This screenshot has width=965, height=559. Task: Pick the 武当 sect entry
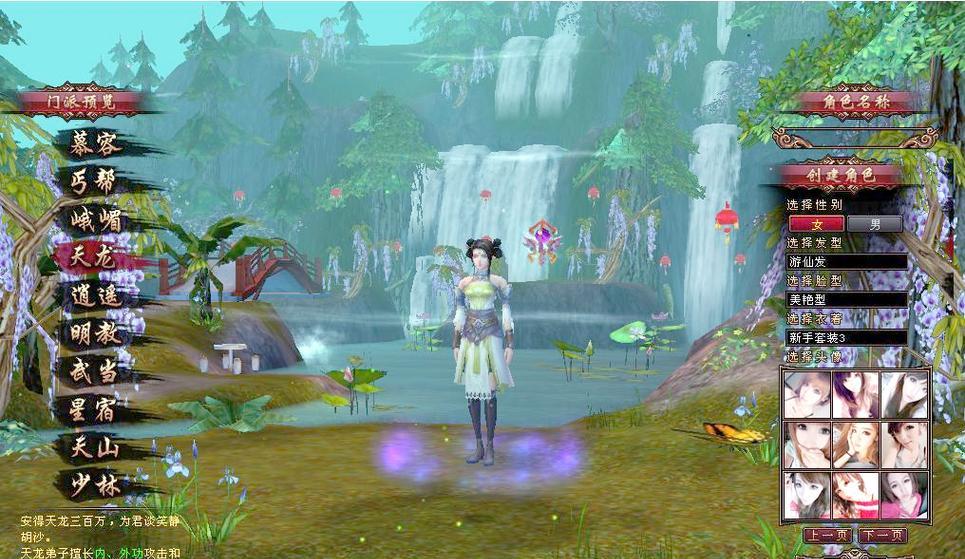coord(96,372)
